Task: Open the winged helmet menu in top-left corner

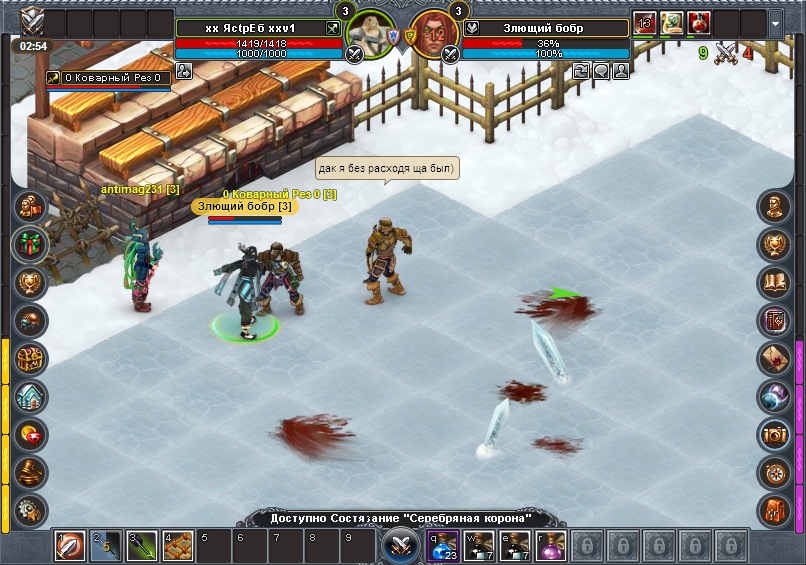Action: pos(33,20)
